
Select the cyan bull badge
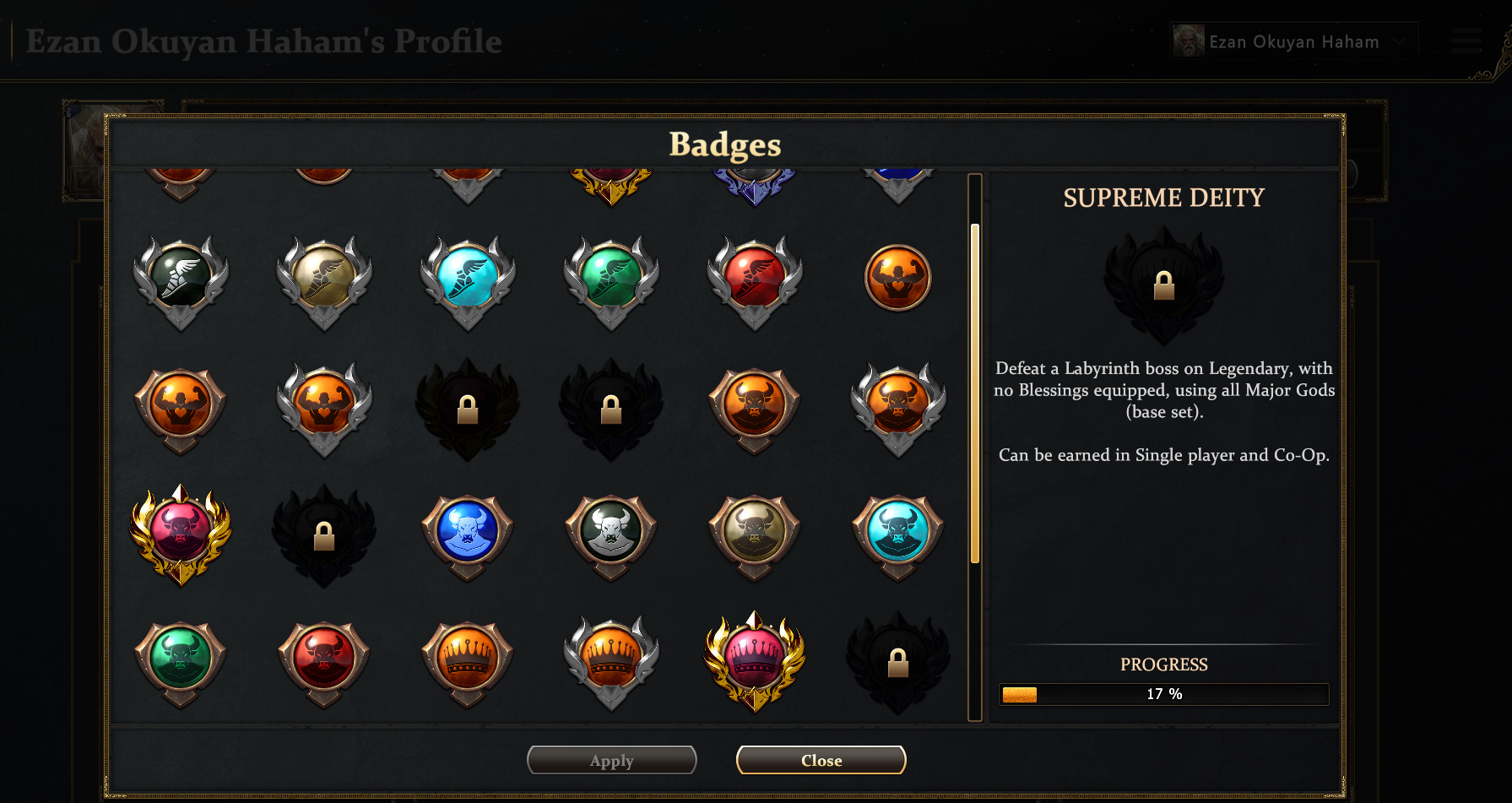898,534
